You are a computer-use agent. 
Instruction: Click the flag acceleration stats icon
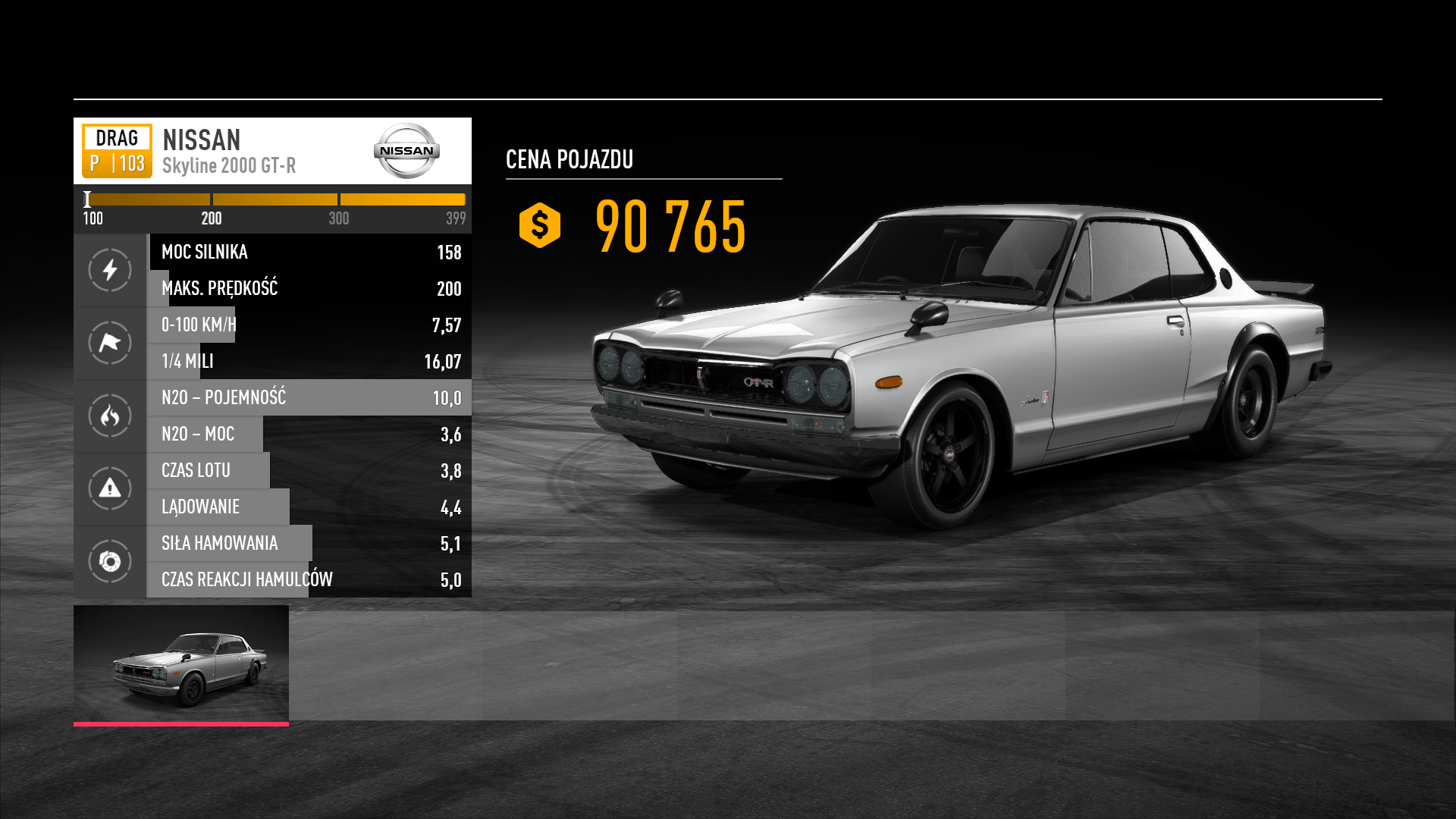click(x=110, y=343)
